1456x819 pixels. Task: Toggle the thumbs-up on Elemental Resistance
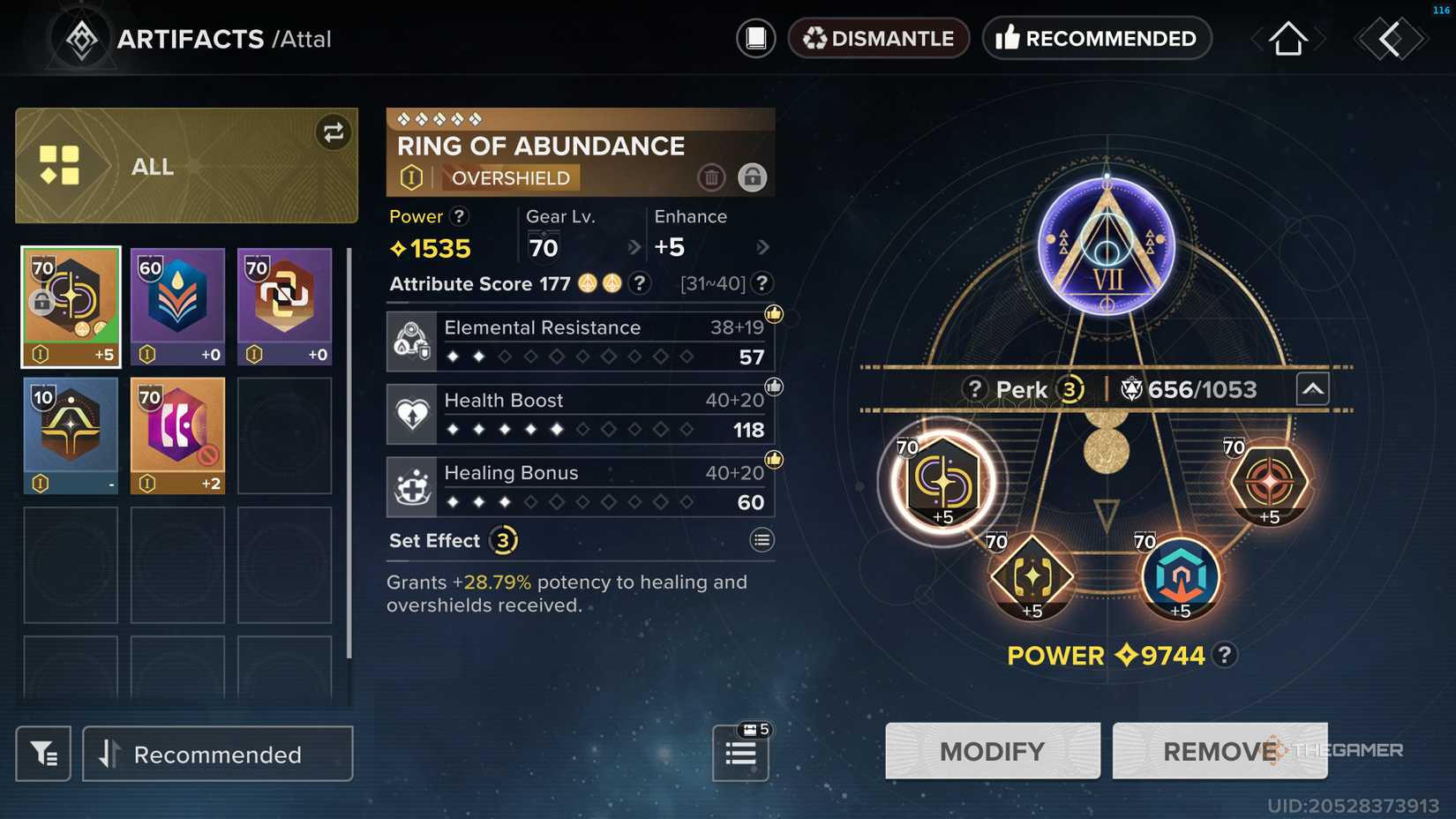tap(773, 312)
